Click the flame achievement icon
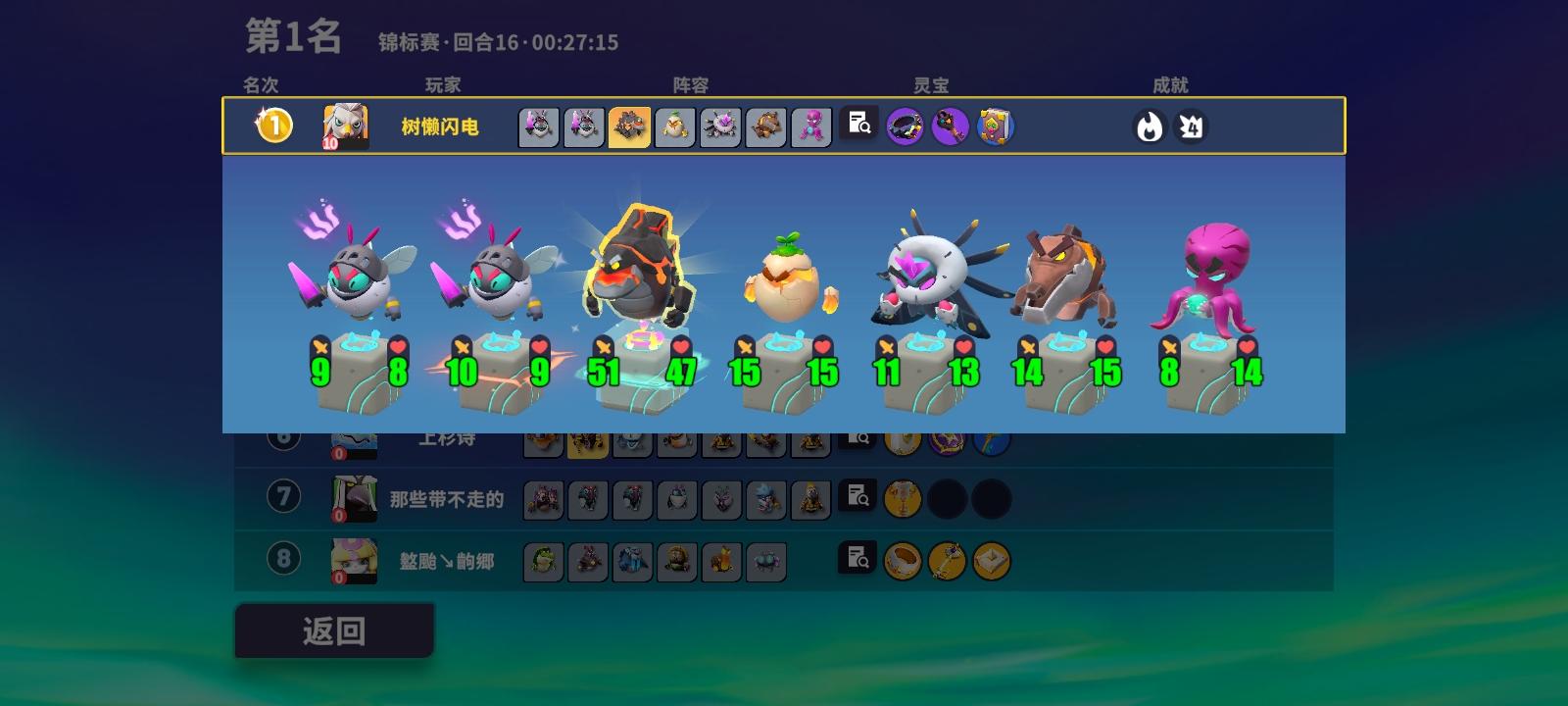The width and height of the screenshot is (1568, 706). pos(1148,126)
